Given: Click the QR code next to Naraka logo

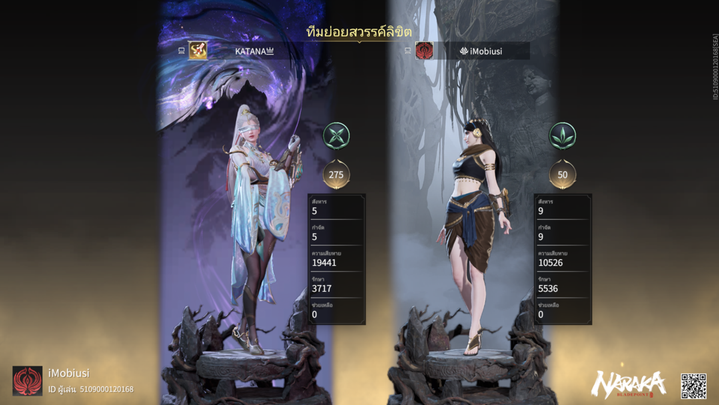Looking at the screenshot, I should tap(693, 385).
